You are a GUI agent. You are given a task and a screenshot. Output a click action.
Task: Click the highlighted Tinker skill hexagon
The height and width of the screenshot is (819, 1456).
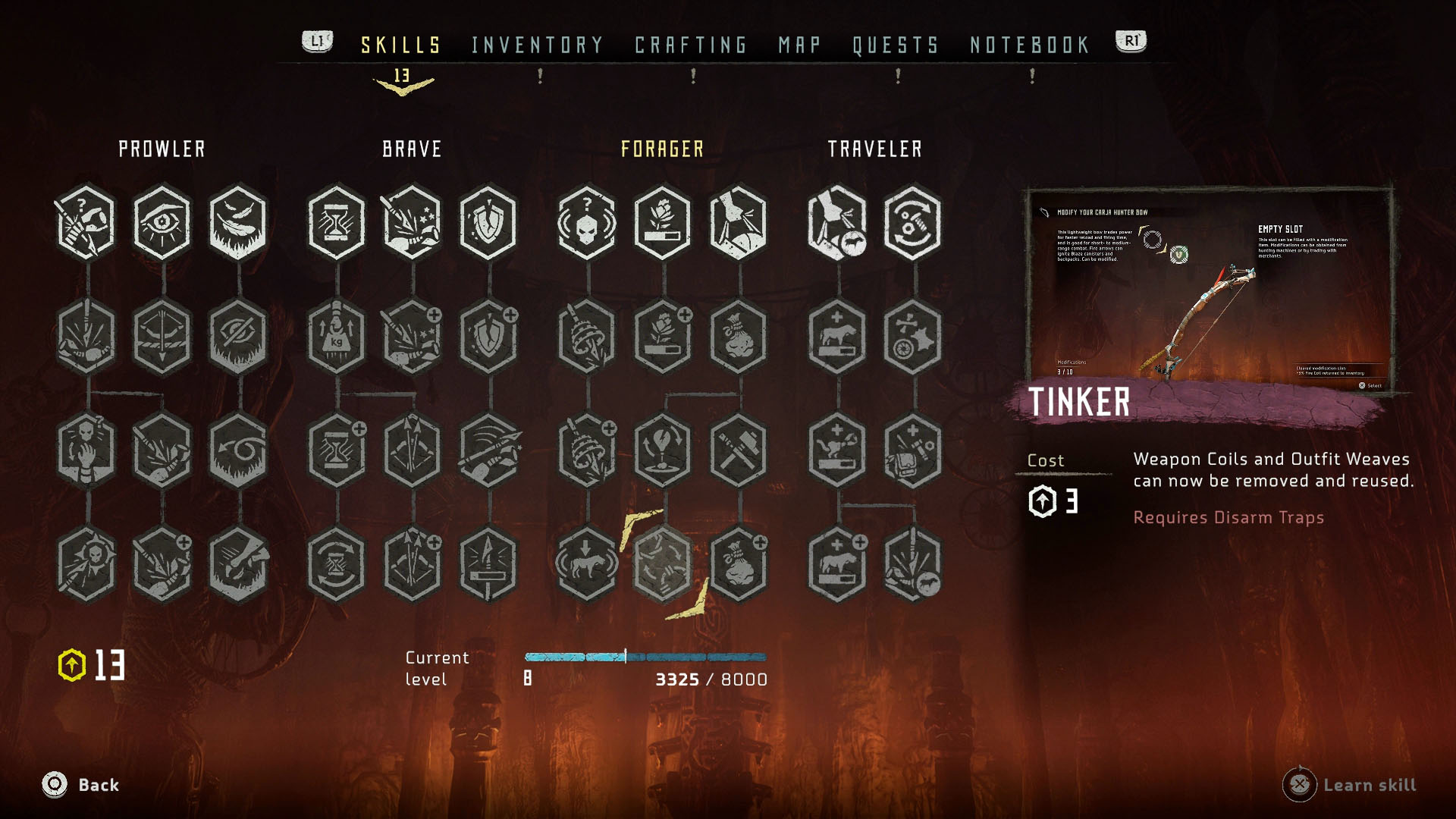663,563
